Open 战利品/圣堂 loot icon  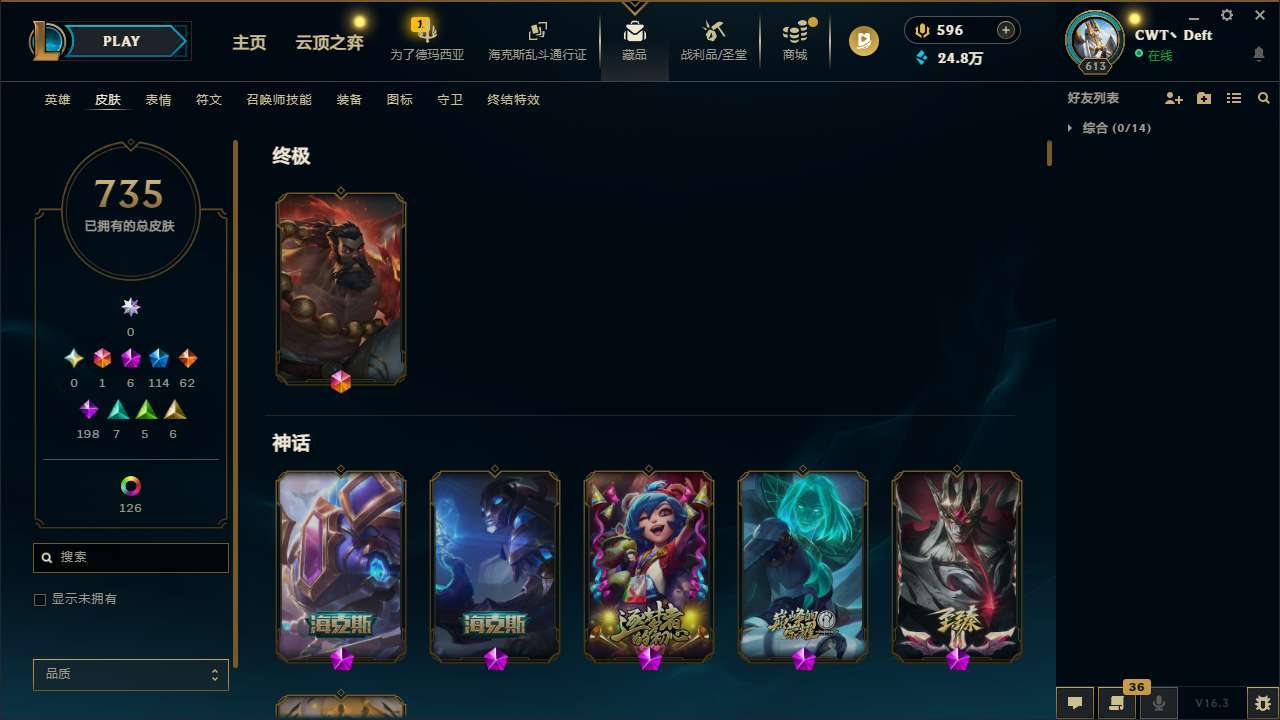point(713,38)
